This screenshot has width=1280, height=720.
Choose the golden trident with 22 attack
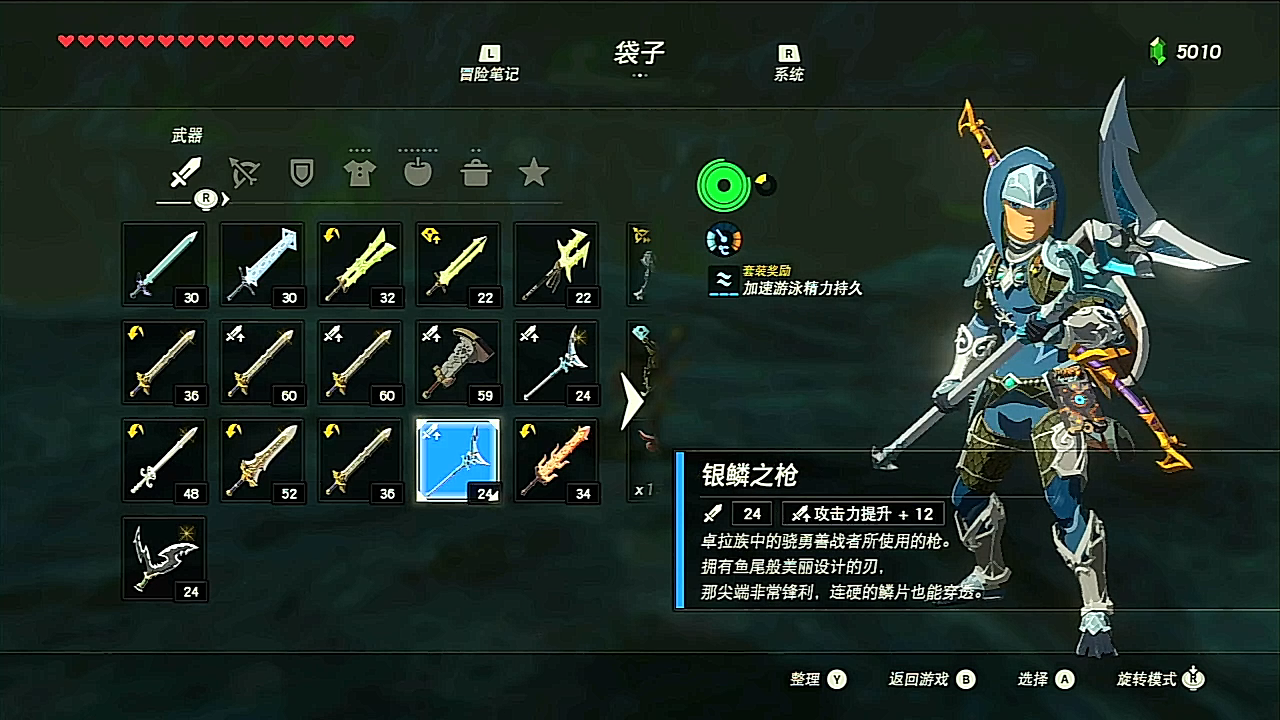(556, 264)
